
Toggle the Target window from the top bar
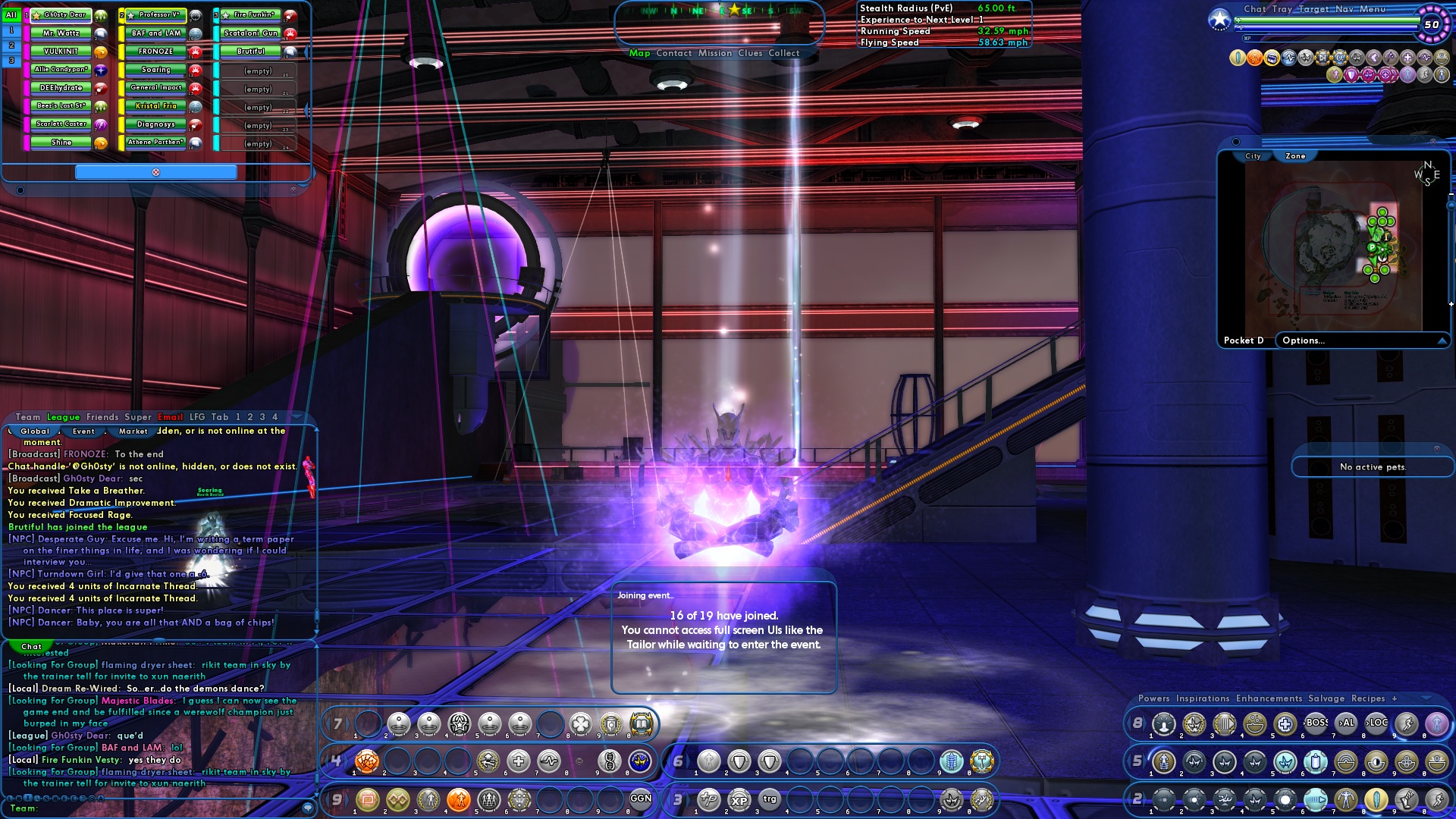coord(1313,9)
